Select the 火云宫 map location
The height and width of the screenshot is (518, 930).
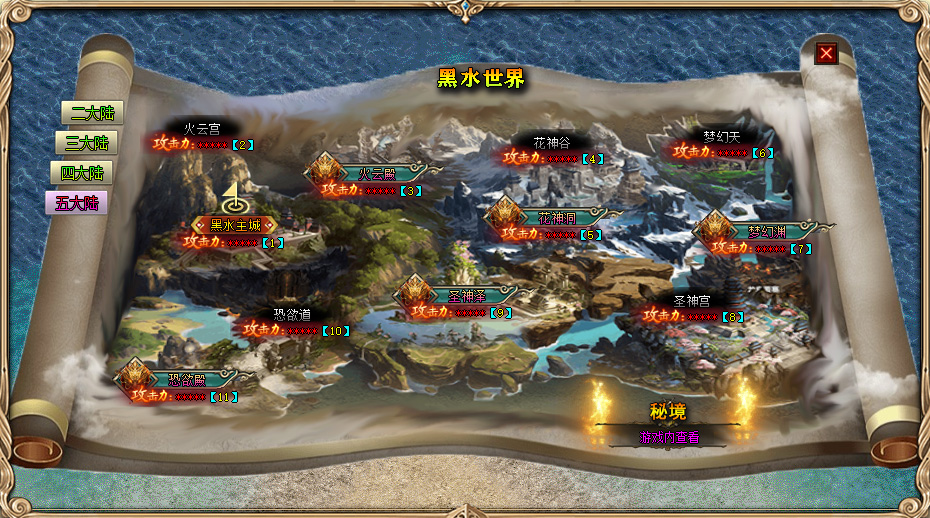pyautogui.click(x=201, y=129)
